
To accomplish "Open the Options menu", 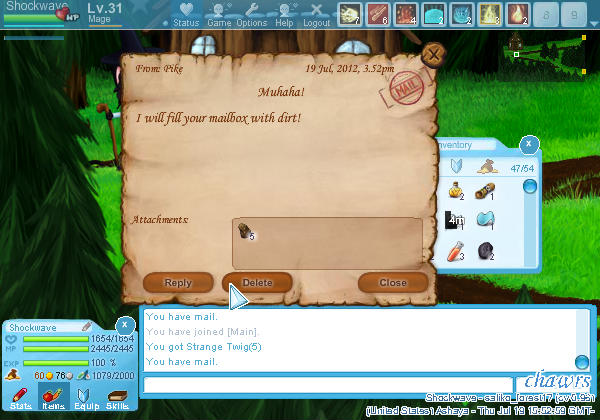I will (x=252, y=14).
